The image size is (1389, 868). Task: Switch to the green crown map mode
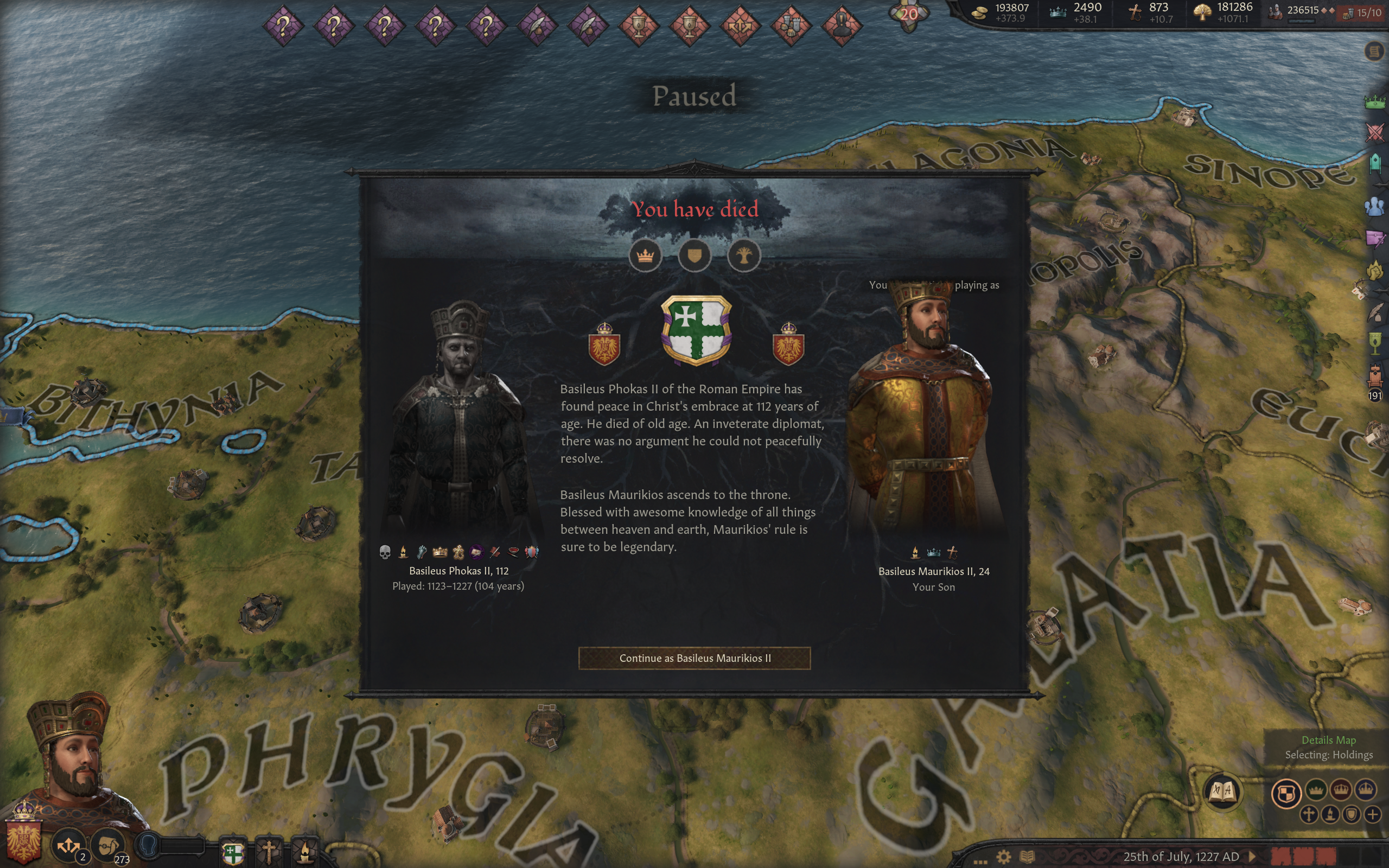[x=1316, y=790]
